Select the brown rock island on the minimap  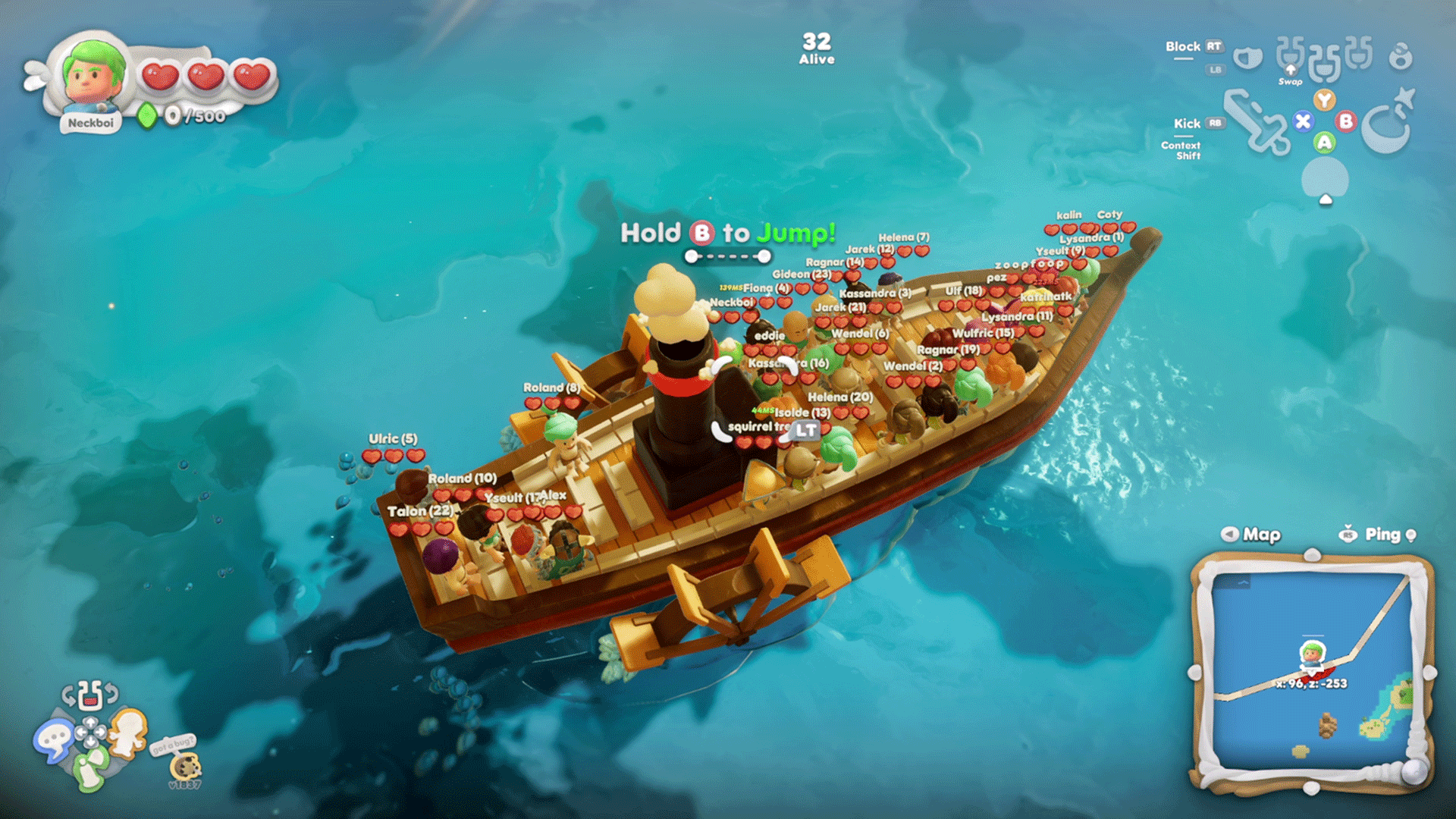click(1327, 725)
